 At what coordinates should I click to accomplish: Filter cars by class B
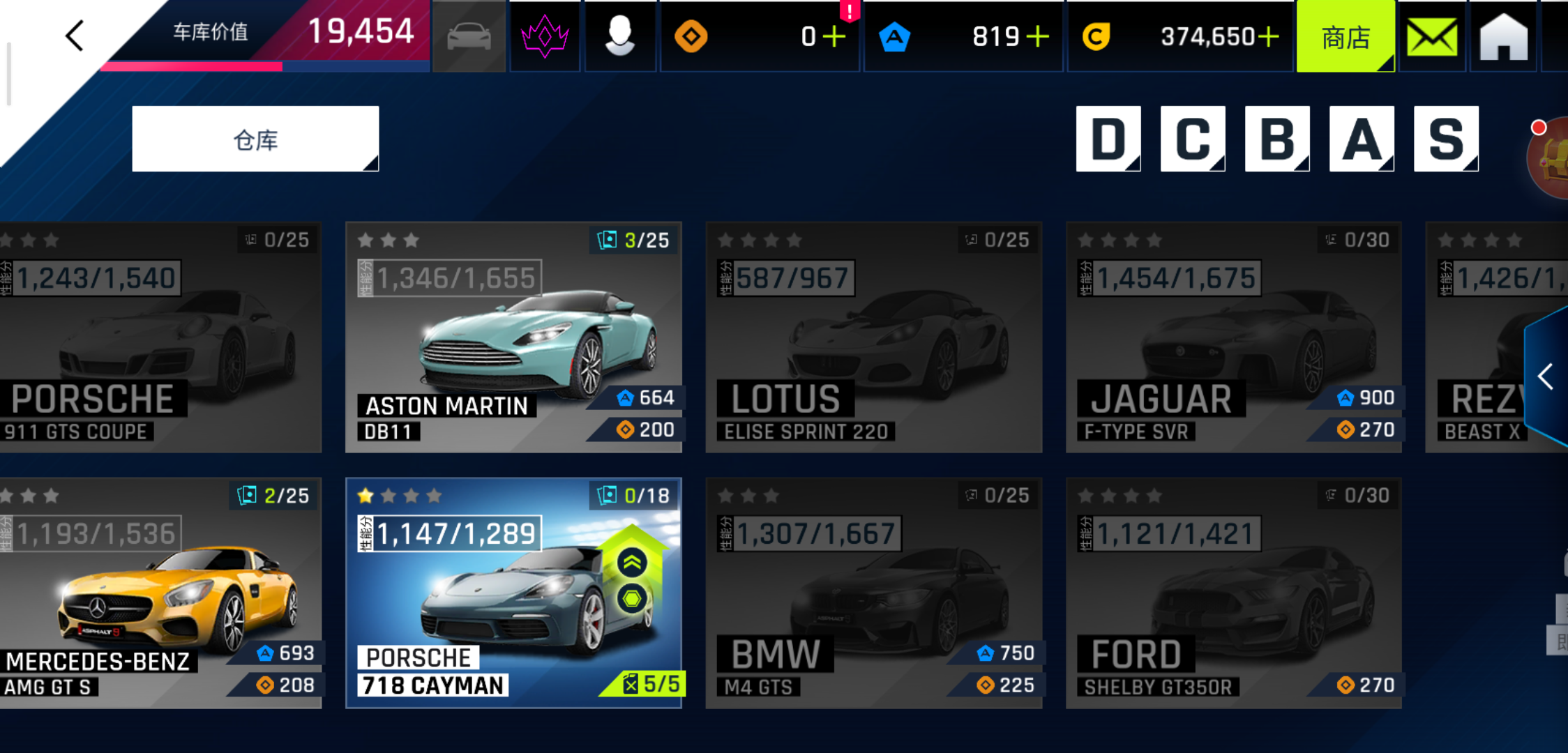pos(1276,139)
